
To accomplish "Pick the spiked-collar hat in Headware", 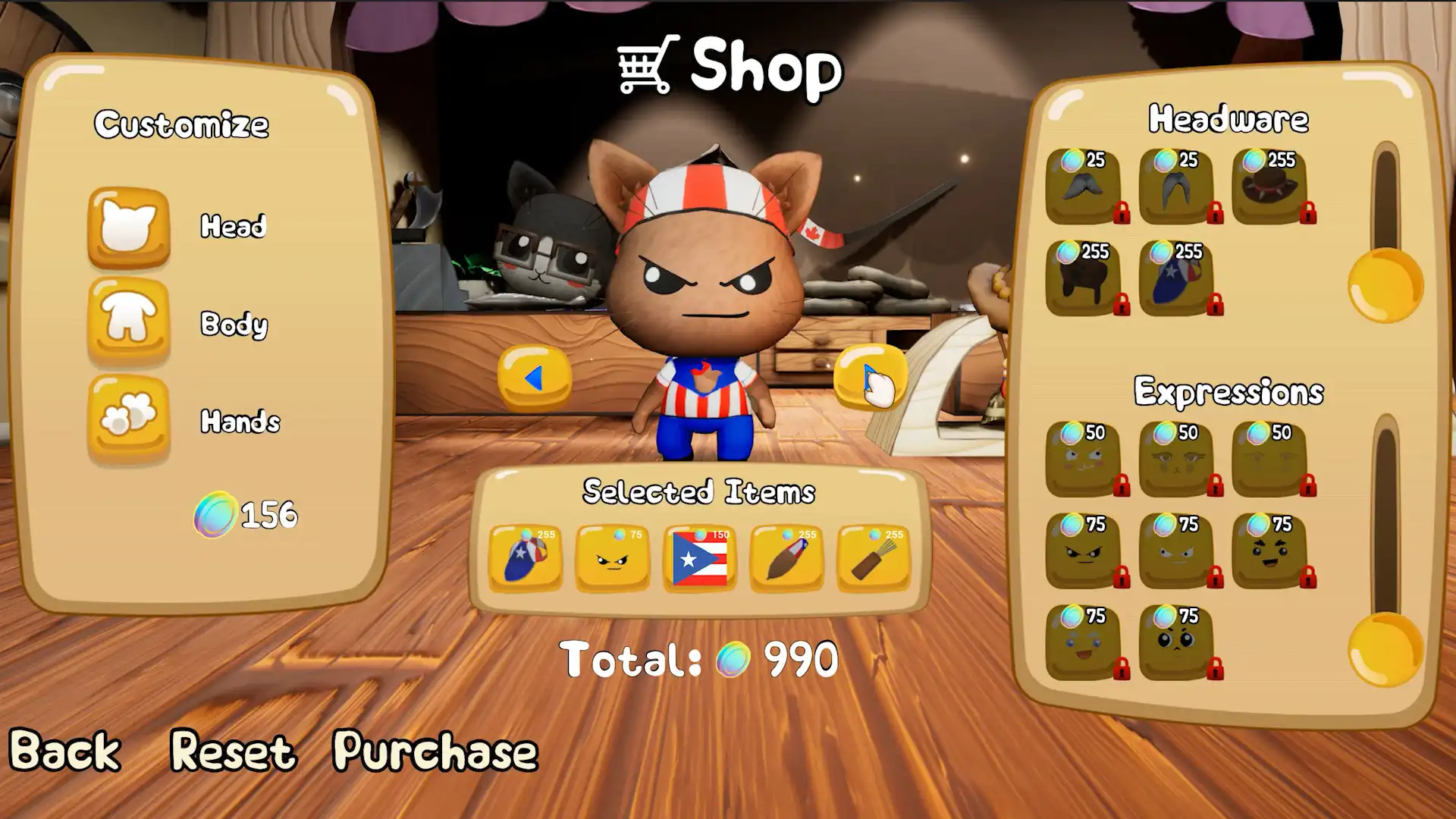I will (1270, 186).
